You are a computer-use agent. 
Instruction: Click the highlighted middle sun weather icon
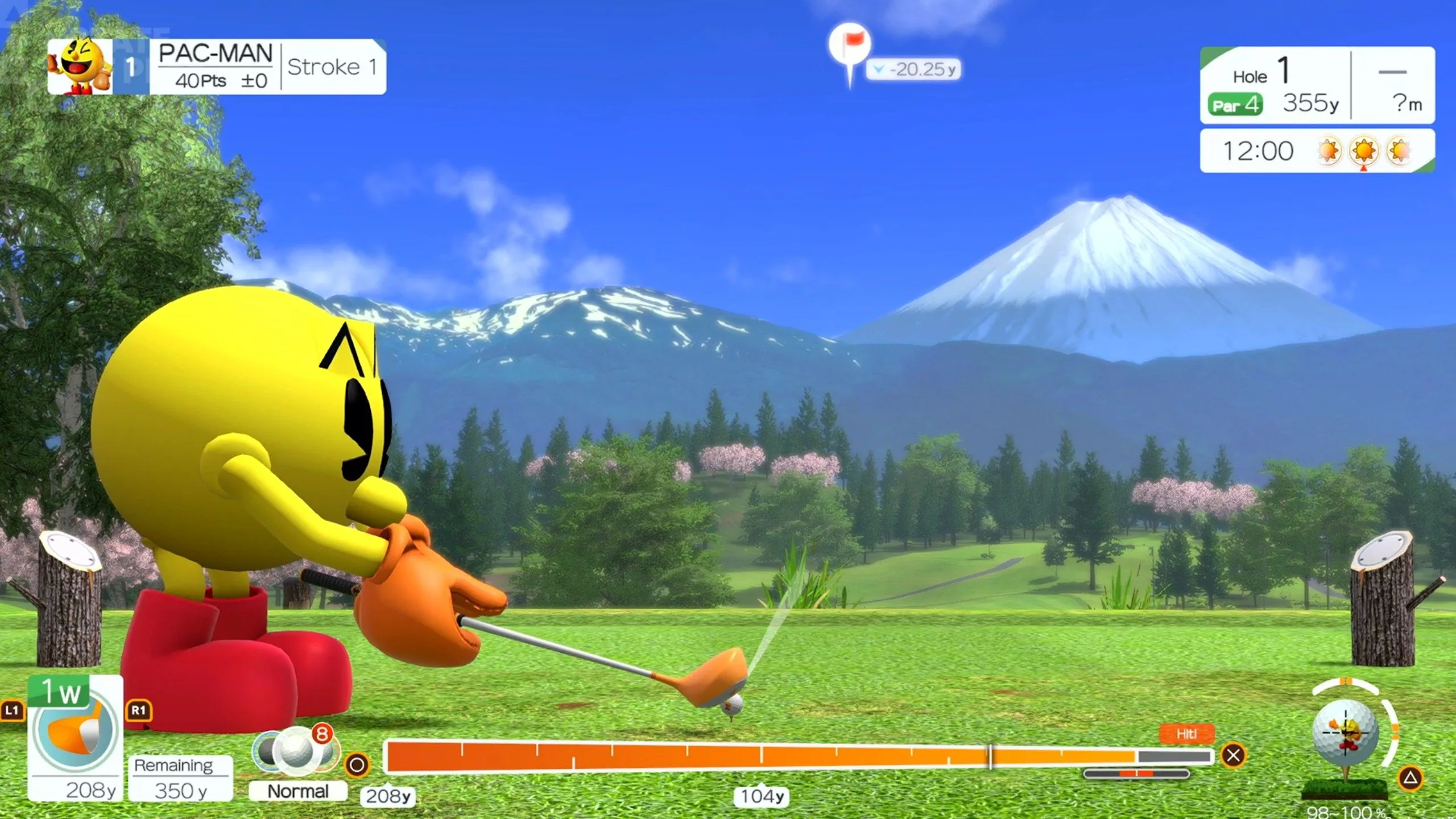1363,151
